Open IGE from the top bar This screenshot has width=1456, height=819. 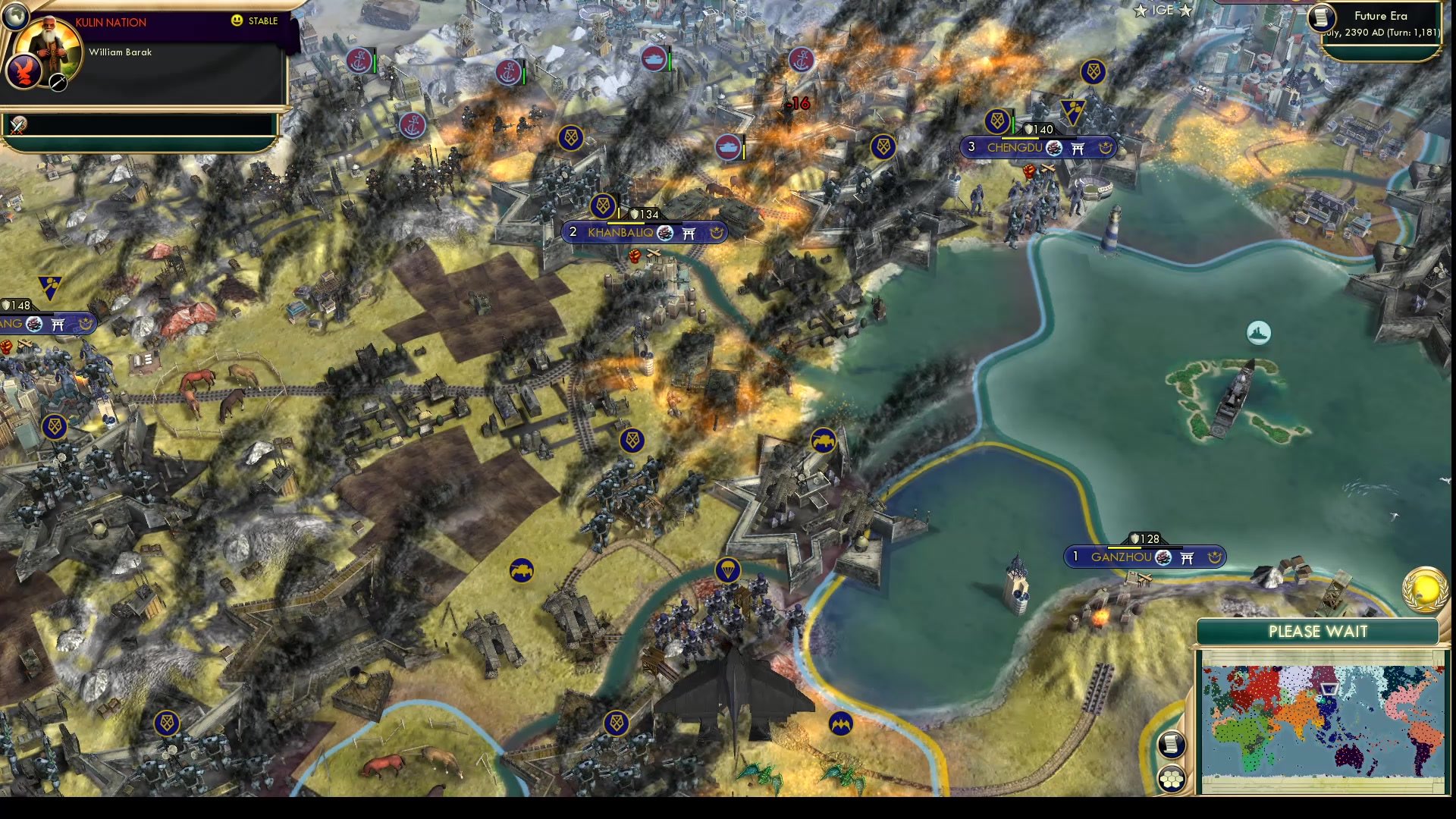tap(1163, 10)
